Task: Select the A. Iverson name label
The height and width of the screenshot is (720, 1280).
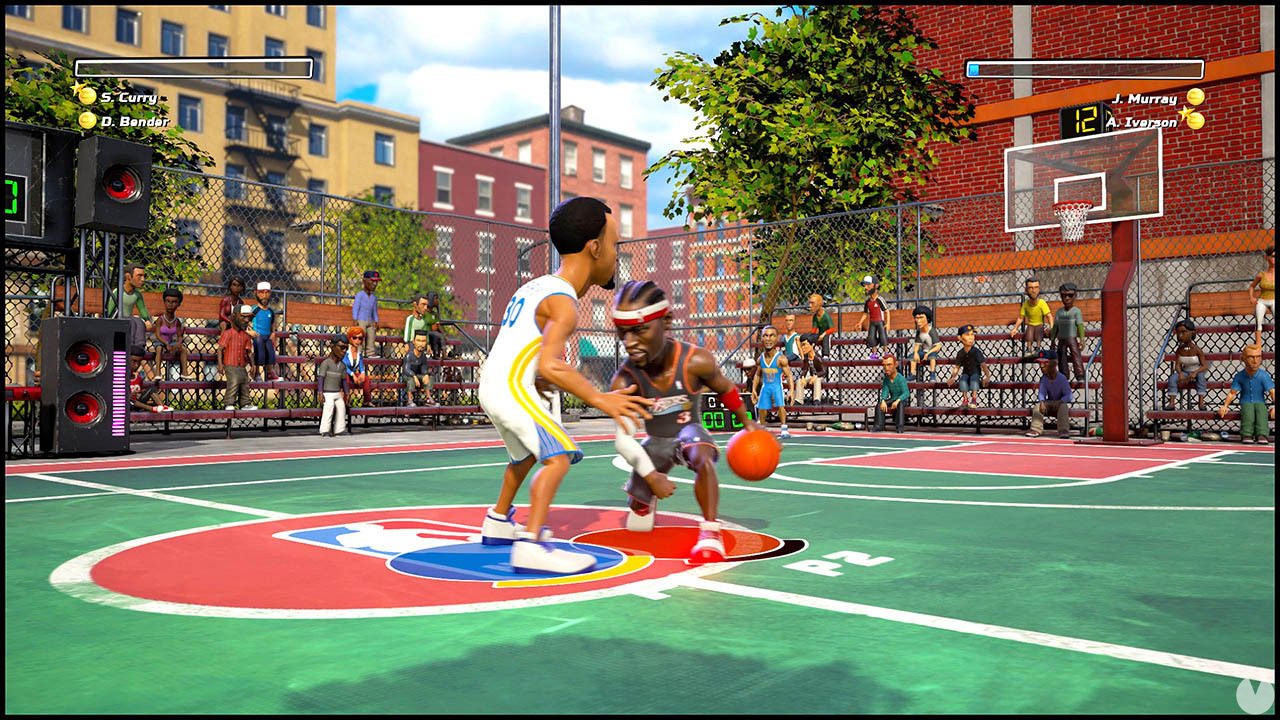Action: point(1142,122)
